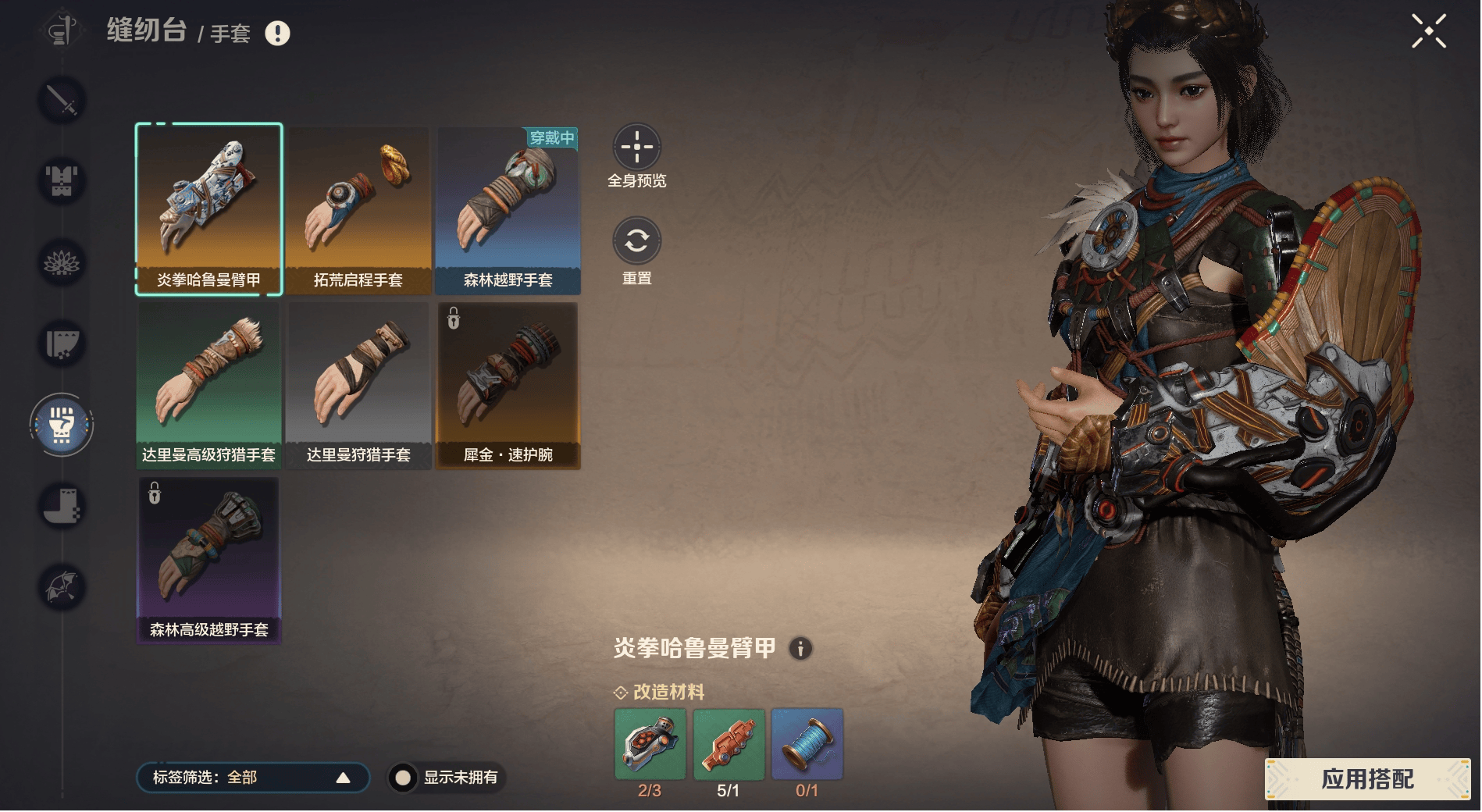1482x812 pixels.
Task: Switch to the sword weapon category
Action: tap(62, 99)
